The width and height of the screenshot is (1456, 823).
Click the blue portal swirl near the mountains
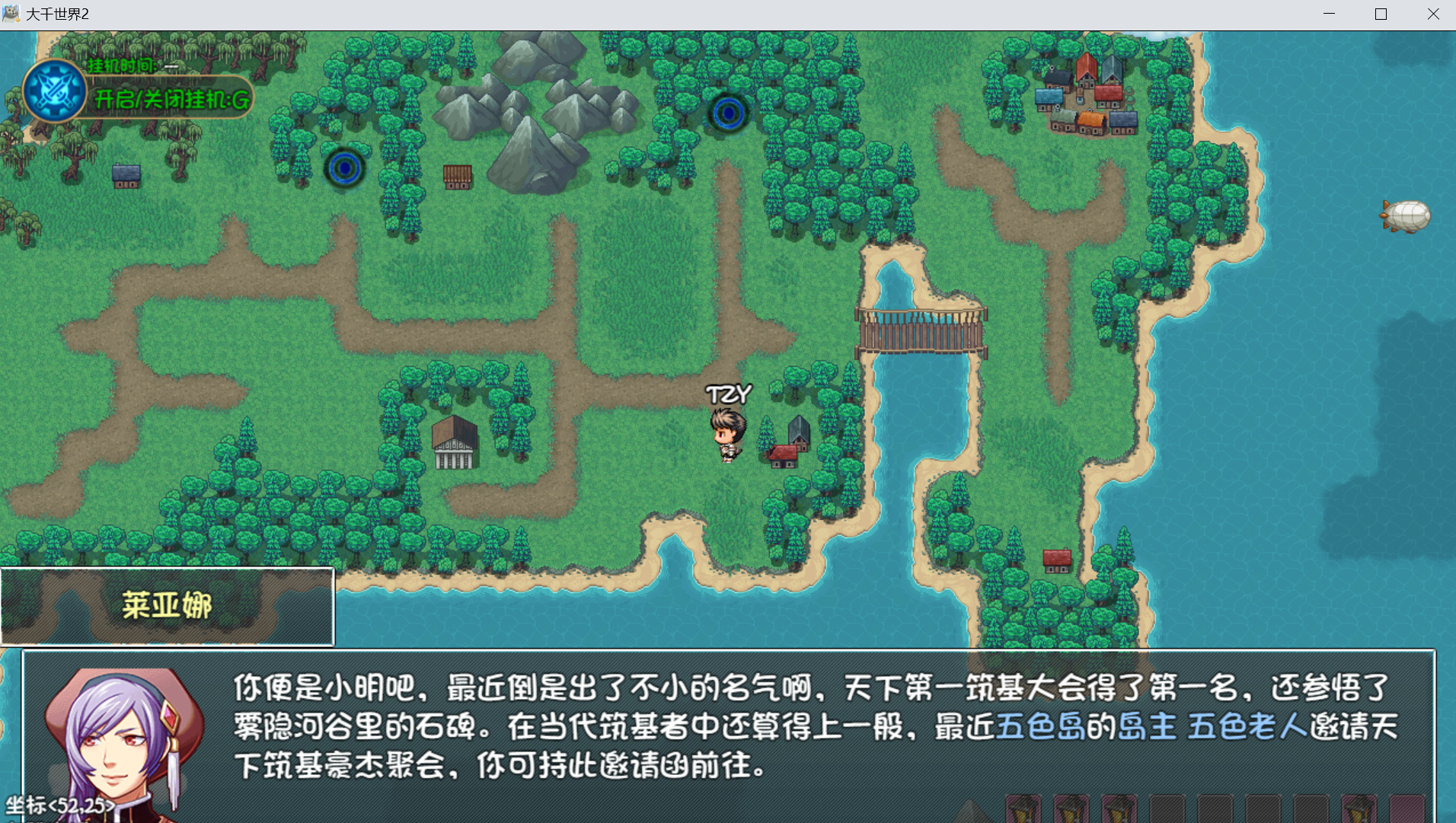pyautogui.click(x=727, y=113)
